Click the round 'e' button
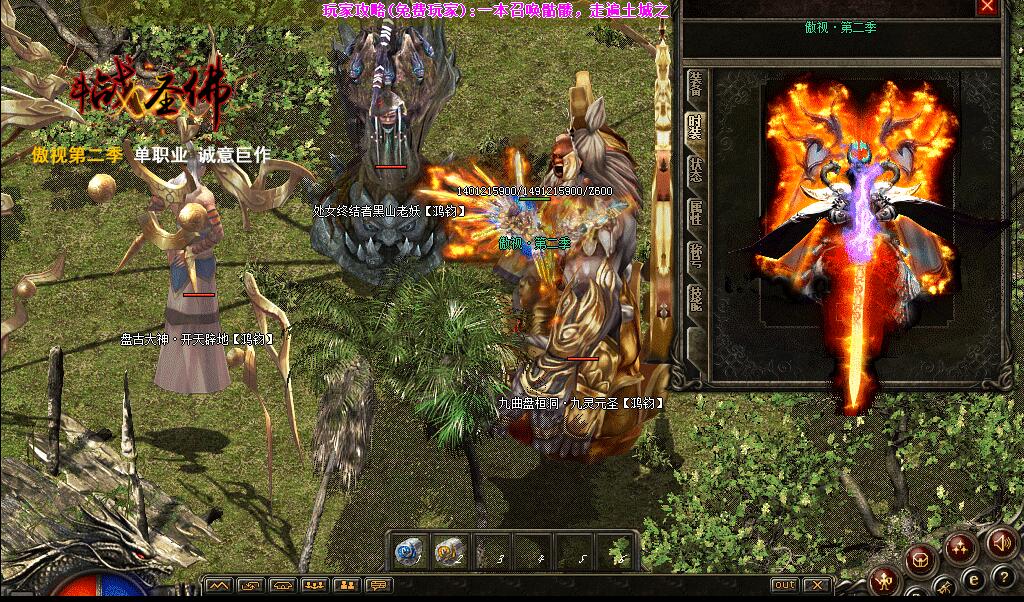The image size is (1024, 602). tap(972, 578)
